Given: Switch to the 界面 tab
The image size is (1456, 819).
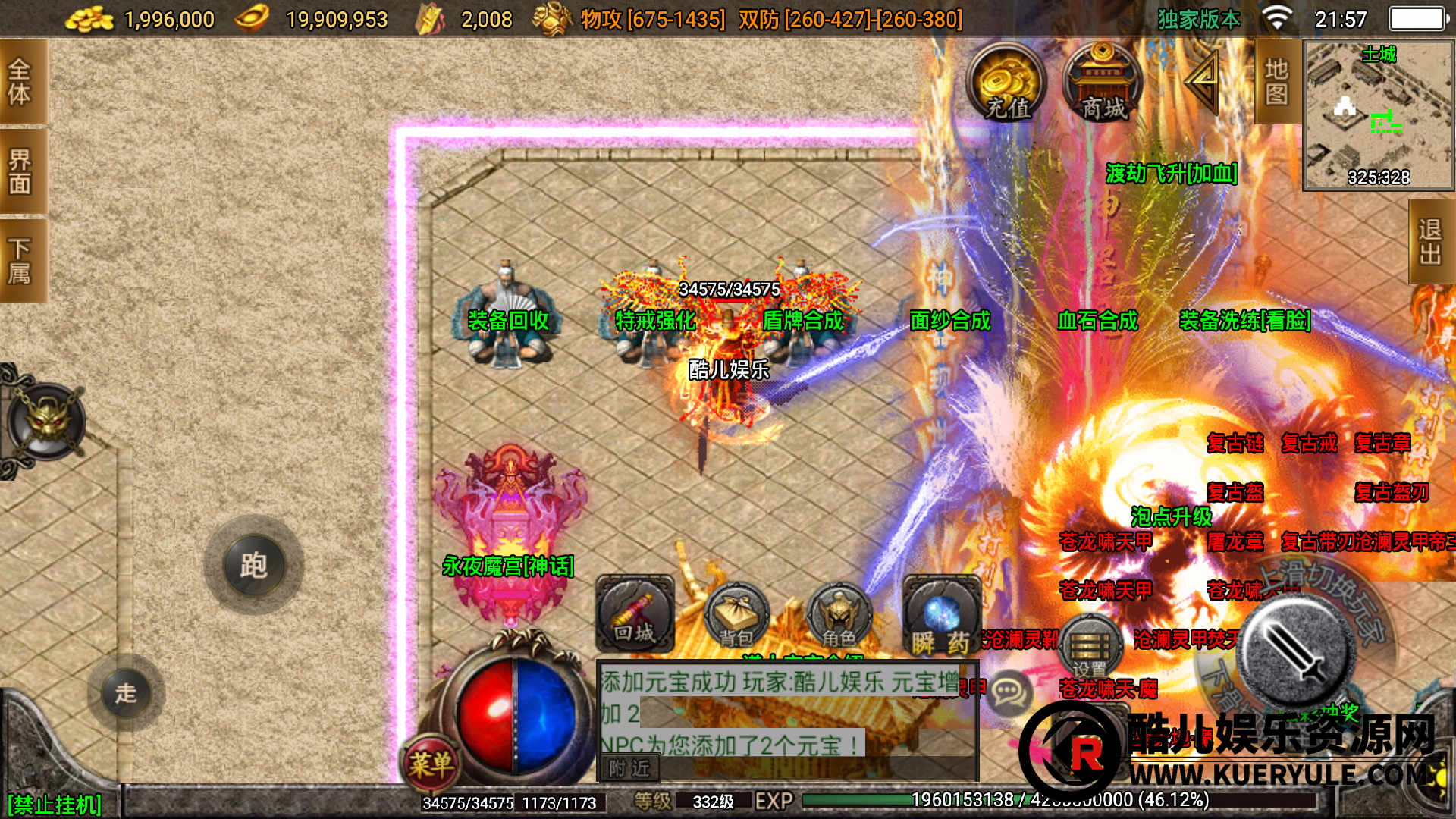Looking at the screenshot, I should 20,171.
